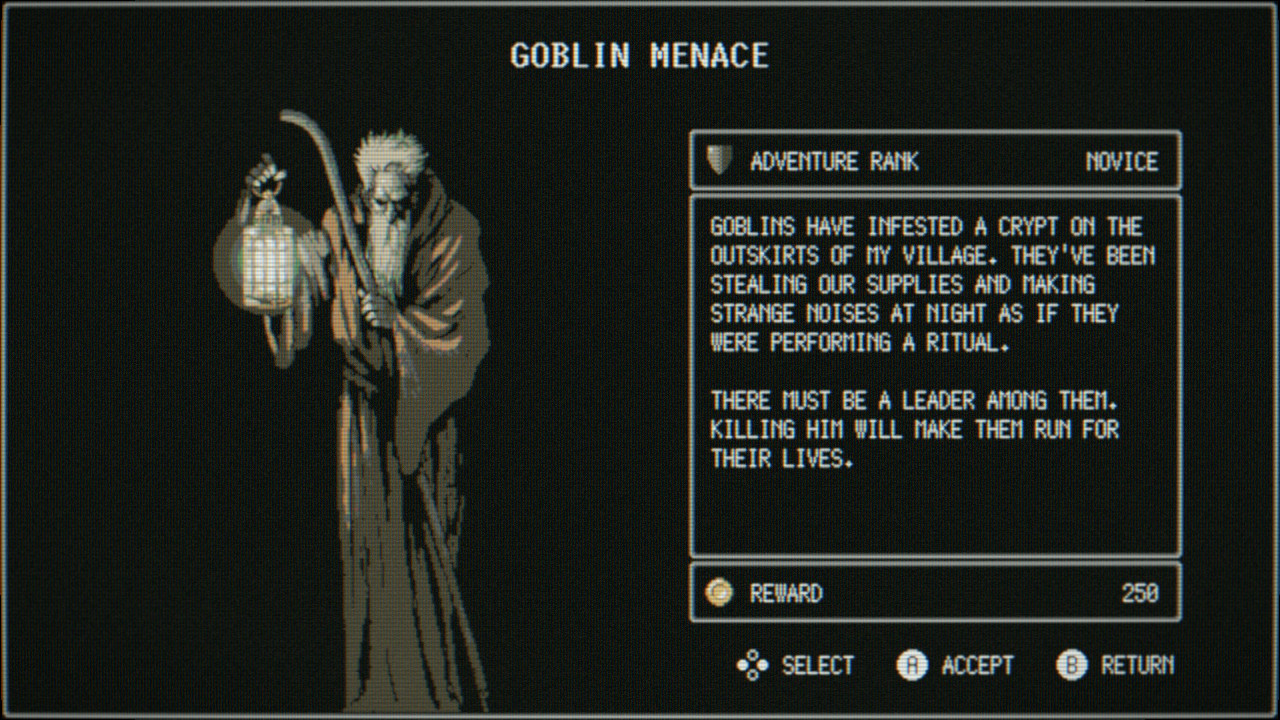Click the sentence about killing the leader
Screen dimensions: 1280x720
(914, 430)
